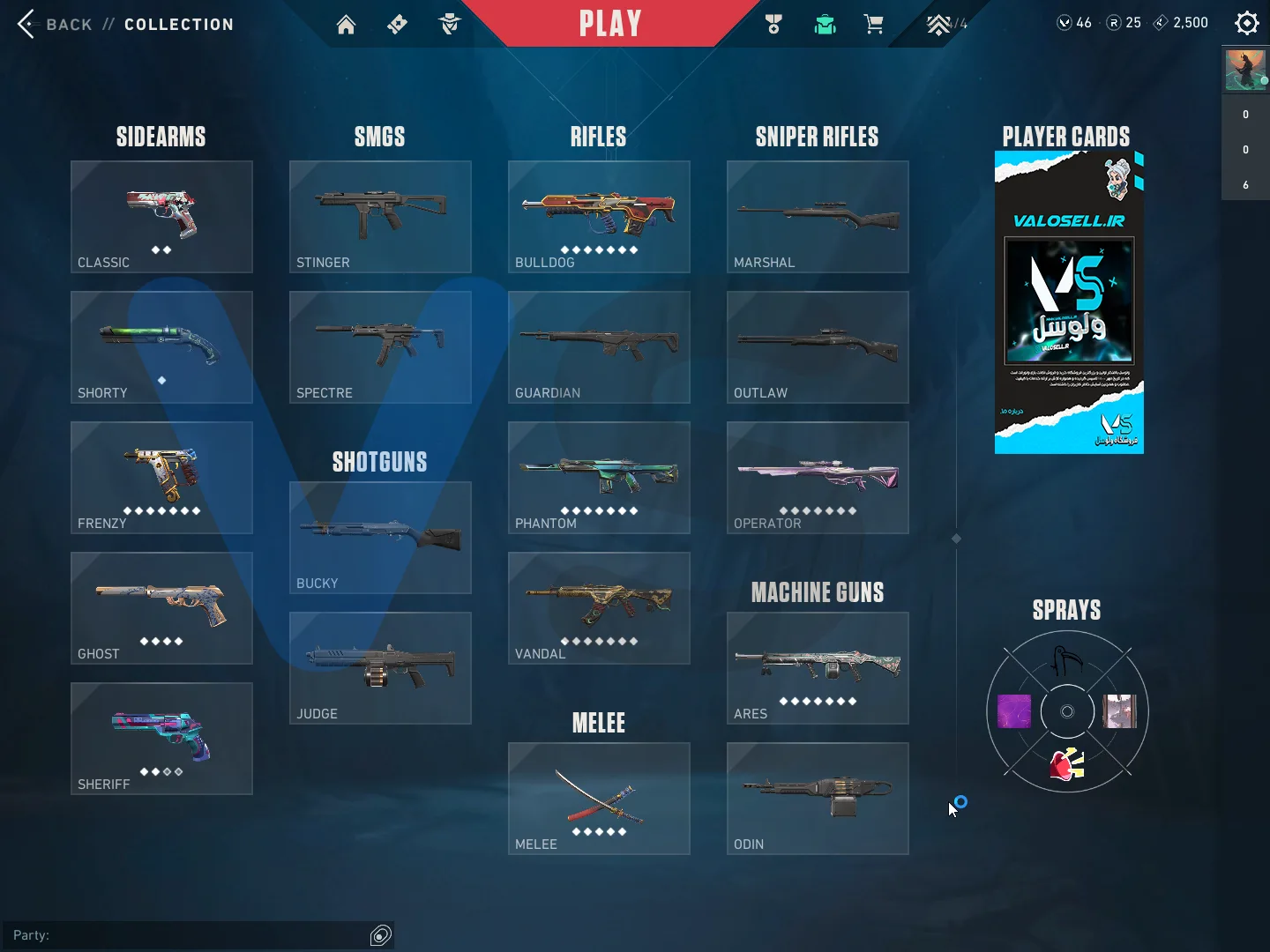Open the Phantom rifle tile

pos(599,478)
